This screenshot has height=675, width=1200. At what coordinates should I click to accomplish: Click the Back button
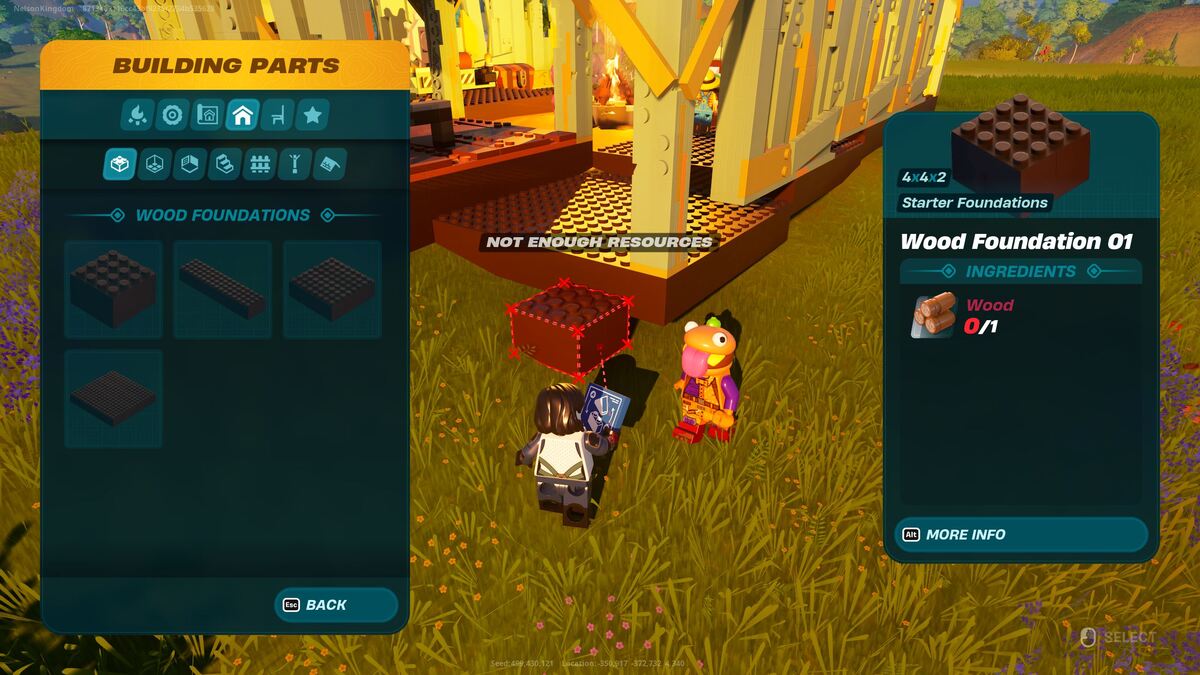[x=336, y=605]
